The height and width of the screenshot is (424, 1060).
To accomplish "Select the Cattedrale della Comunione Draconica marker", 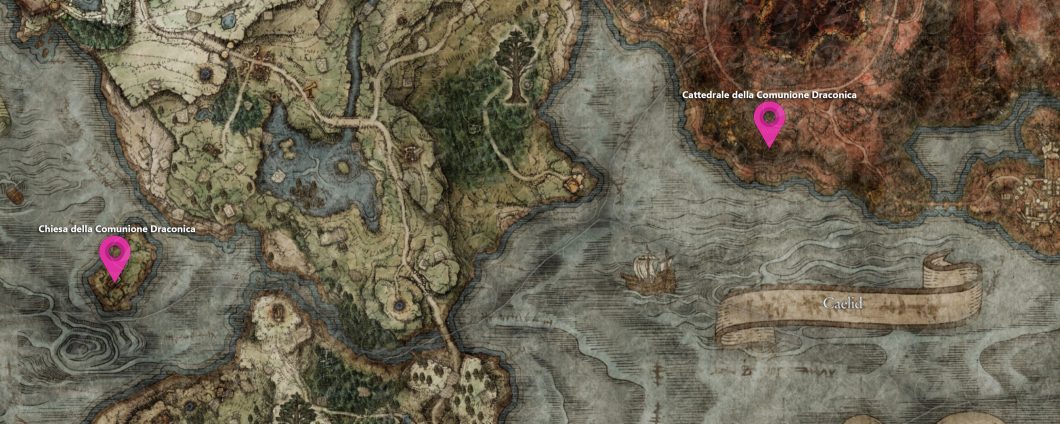I will [x=769, y=122].
